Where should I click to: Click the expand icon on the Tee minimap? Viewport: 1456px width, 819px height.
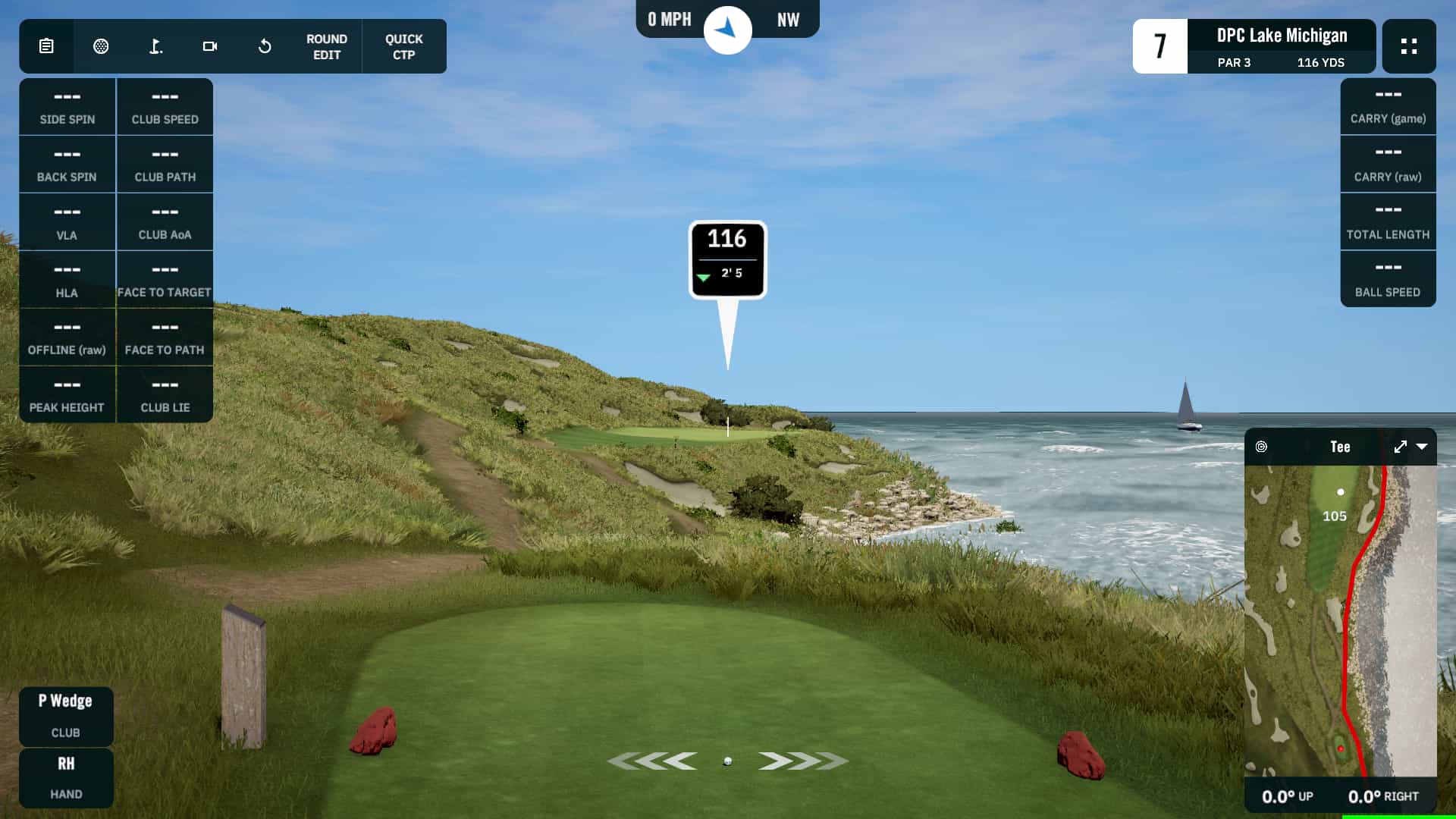1400,447
